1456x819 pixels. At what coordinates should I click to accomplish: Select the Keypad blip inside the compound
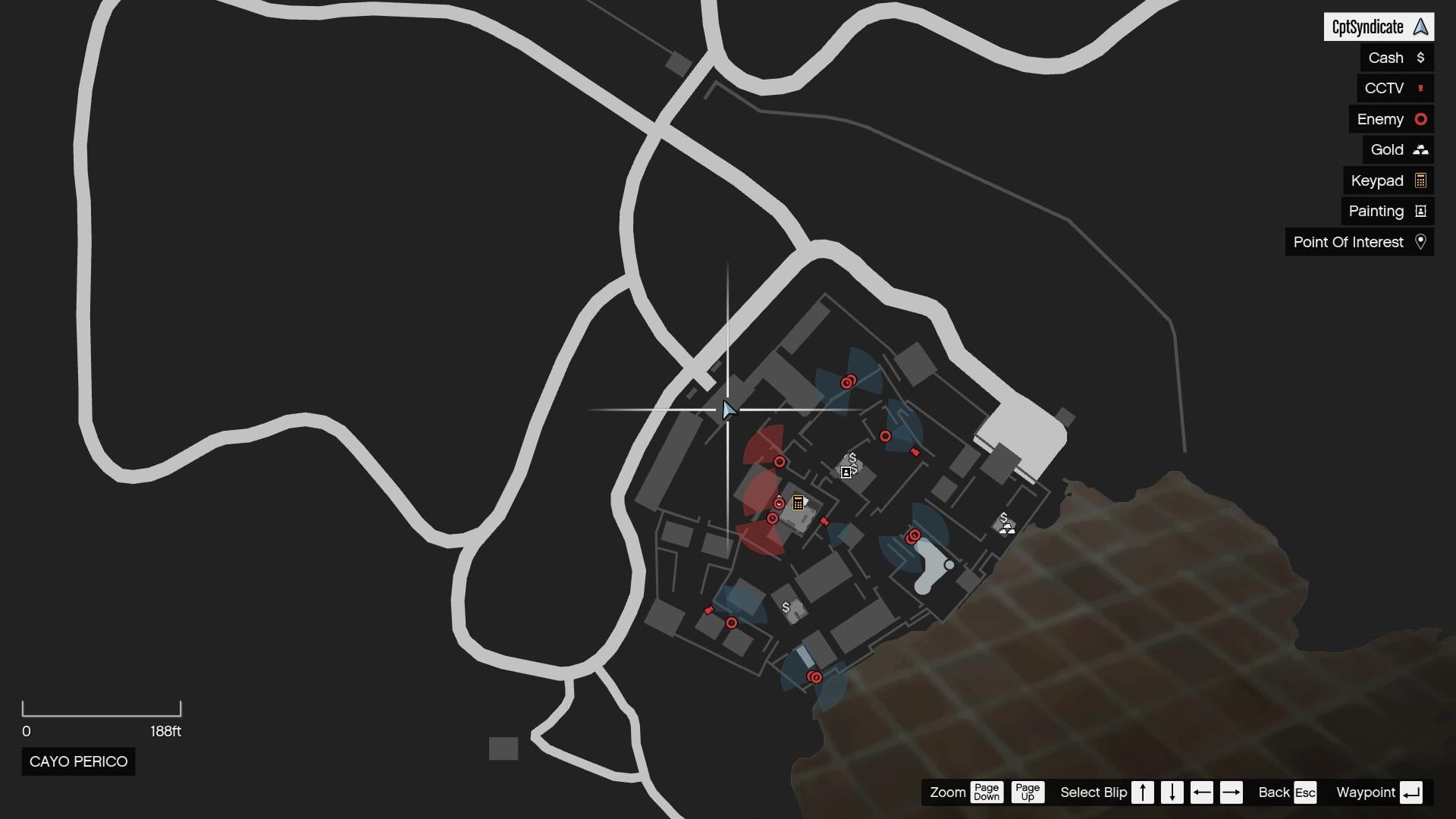pyautogui.click(x=797, y=503)
